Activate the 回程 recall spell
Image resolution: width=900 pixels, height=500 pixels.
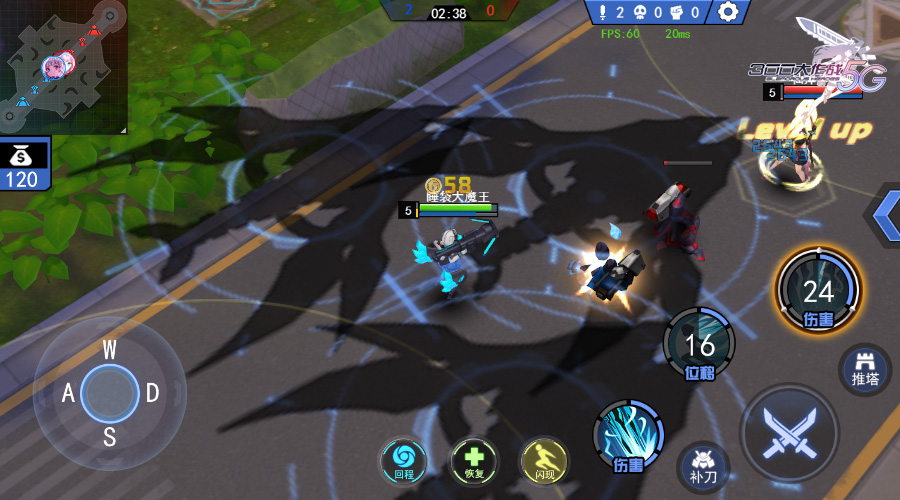tap(404, 460)
